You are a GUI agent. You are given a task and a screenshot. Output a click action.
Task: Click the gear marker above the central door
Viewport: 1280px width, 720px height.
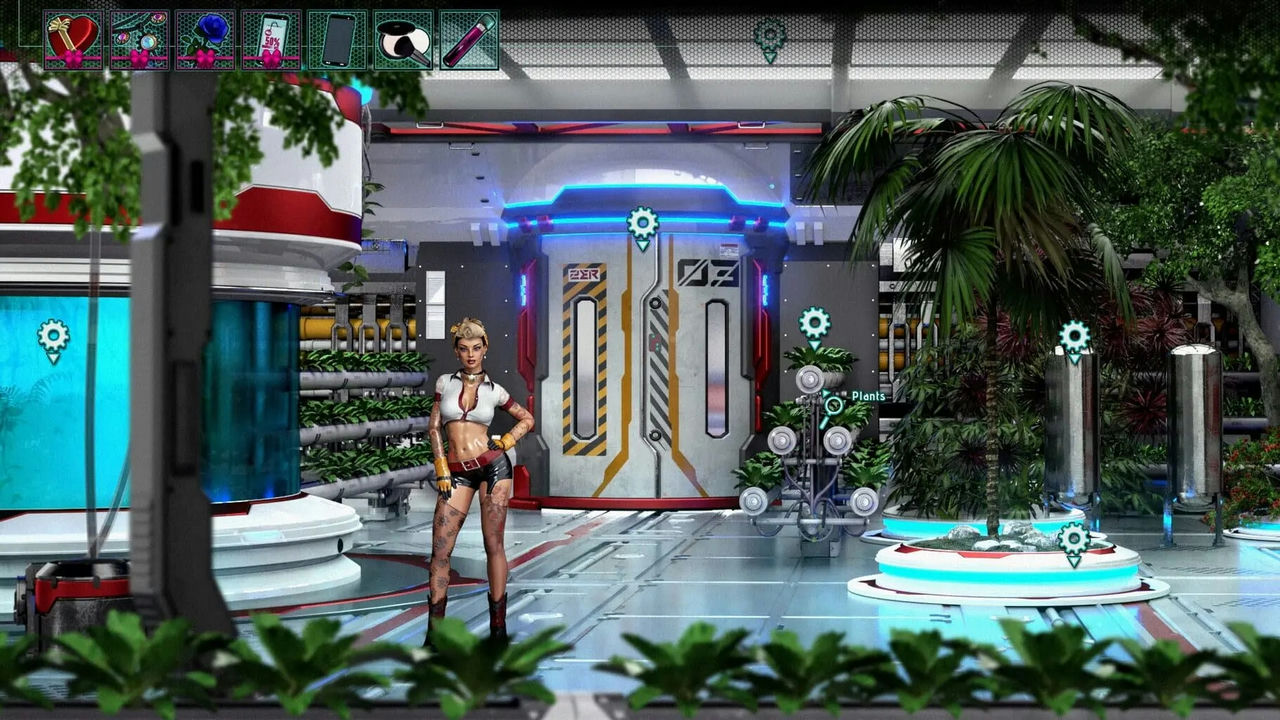pos(642,225)
